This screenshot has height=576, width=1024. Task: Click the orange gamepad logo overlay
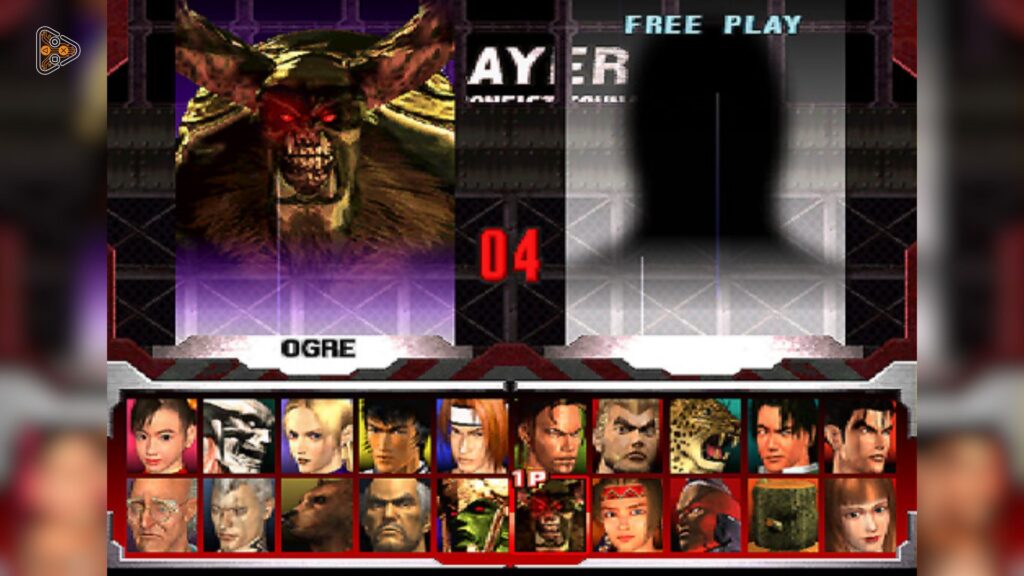click(x=57, y=49)
